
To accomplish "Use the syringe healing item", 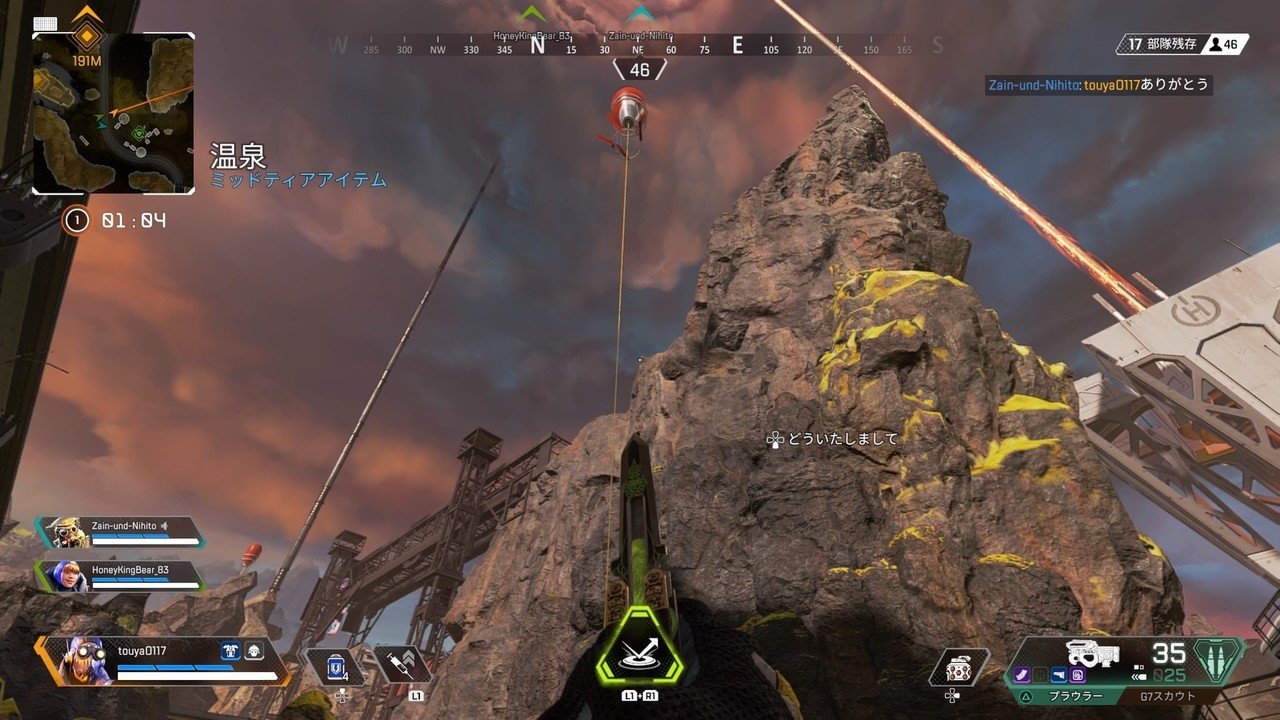I will (402, 665).
